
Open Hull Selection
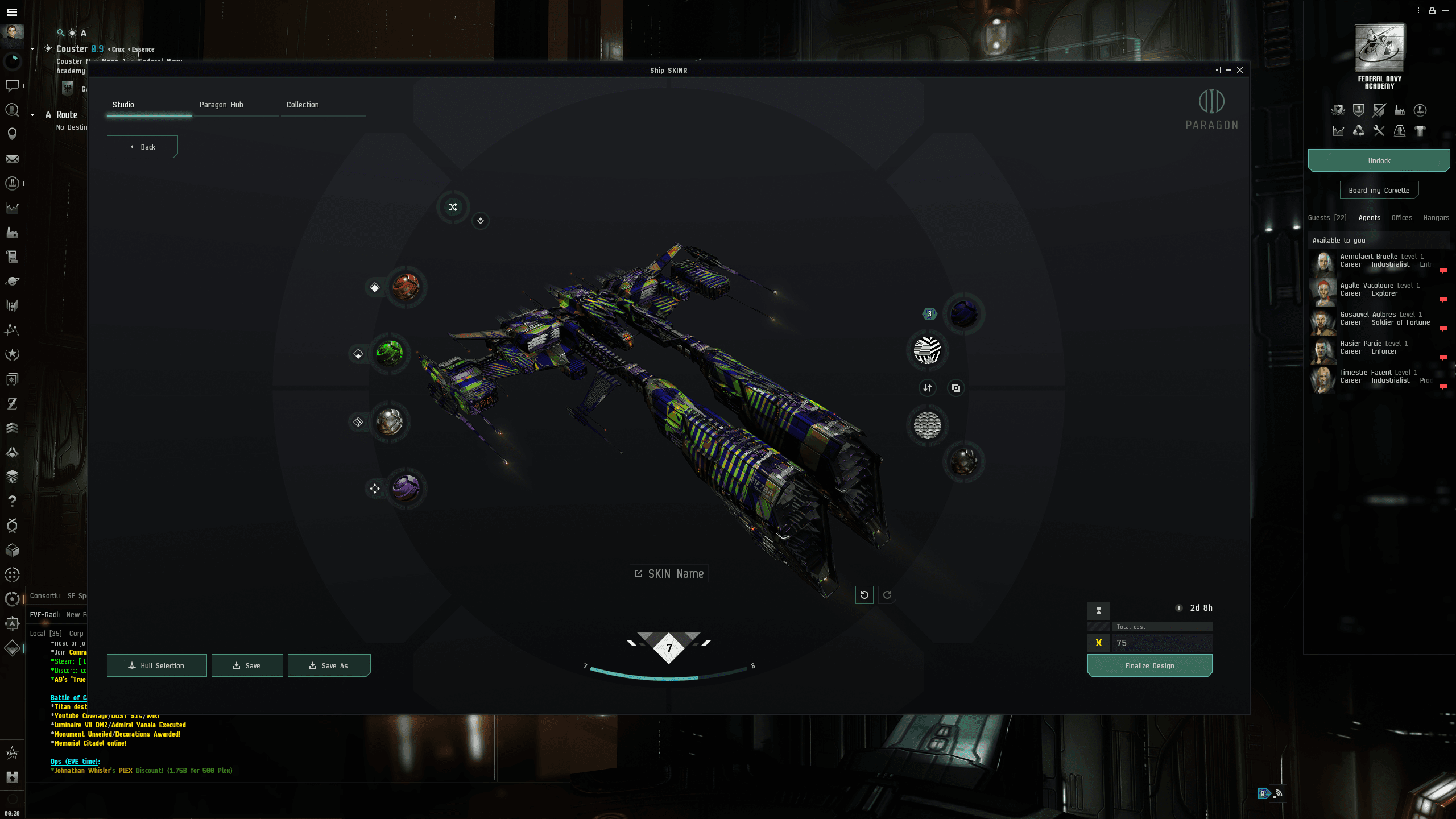pyautogui.click(x=156, y=665)
